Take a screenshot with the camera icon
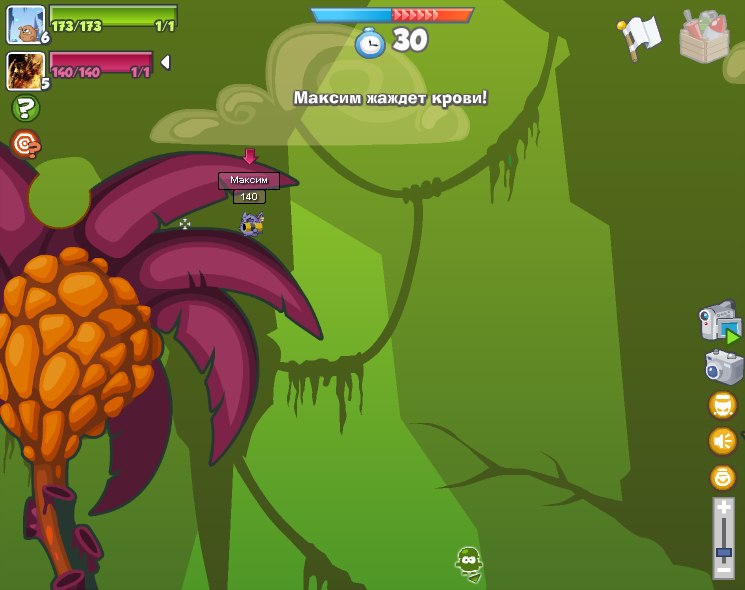Image resolution: width=745 pixels, height=590 pixels. click(723, 367)
